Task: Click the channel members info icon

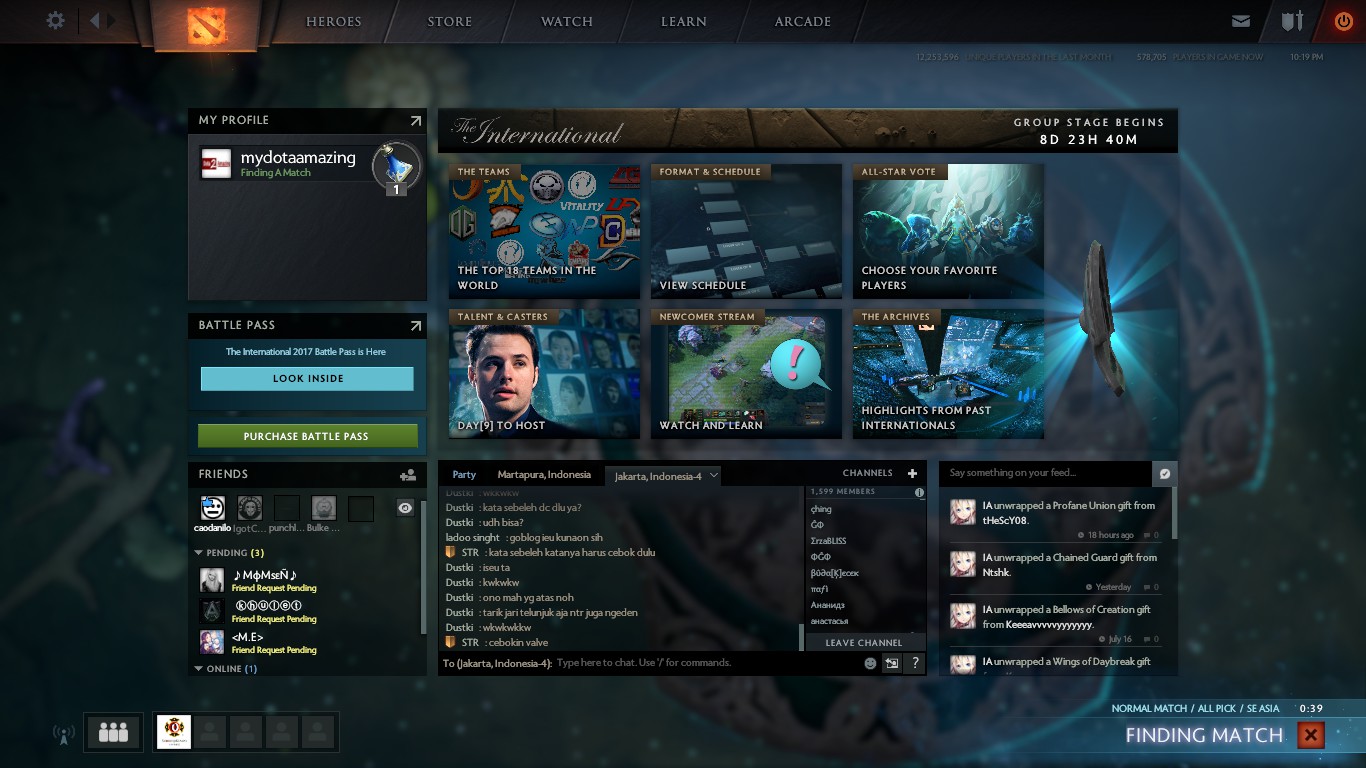Action: pyautogui.click(x=919, y=492)
